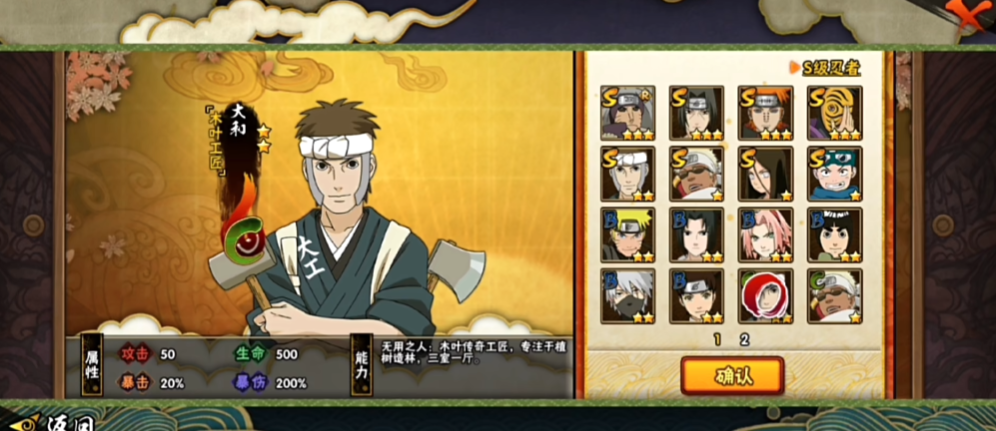The image size is (996, 431).
Task: Pick the orange spiral mask Tobi portrait
Action: point(834,113)
